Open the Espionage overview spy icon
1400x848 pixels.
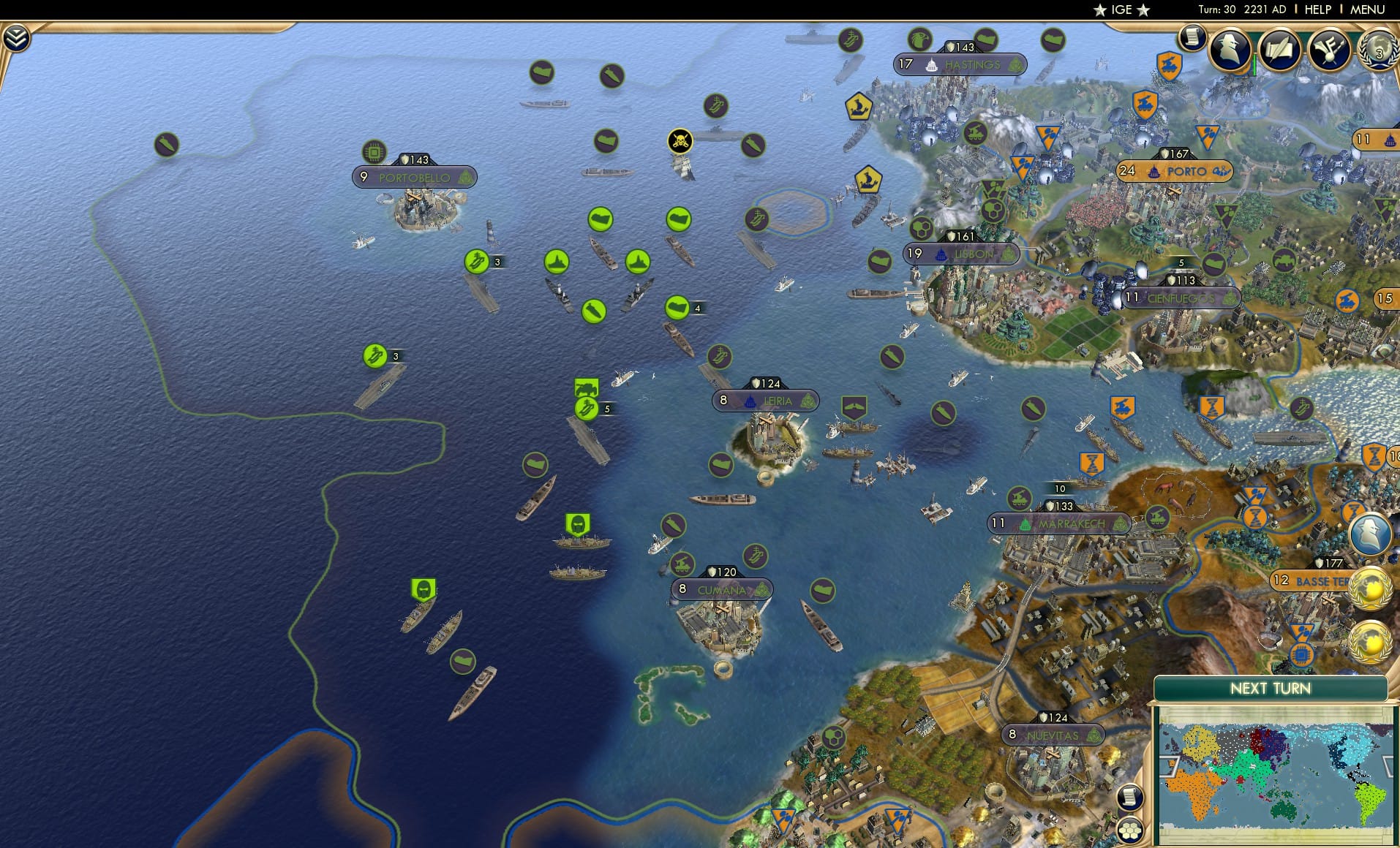(1230, 49)
